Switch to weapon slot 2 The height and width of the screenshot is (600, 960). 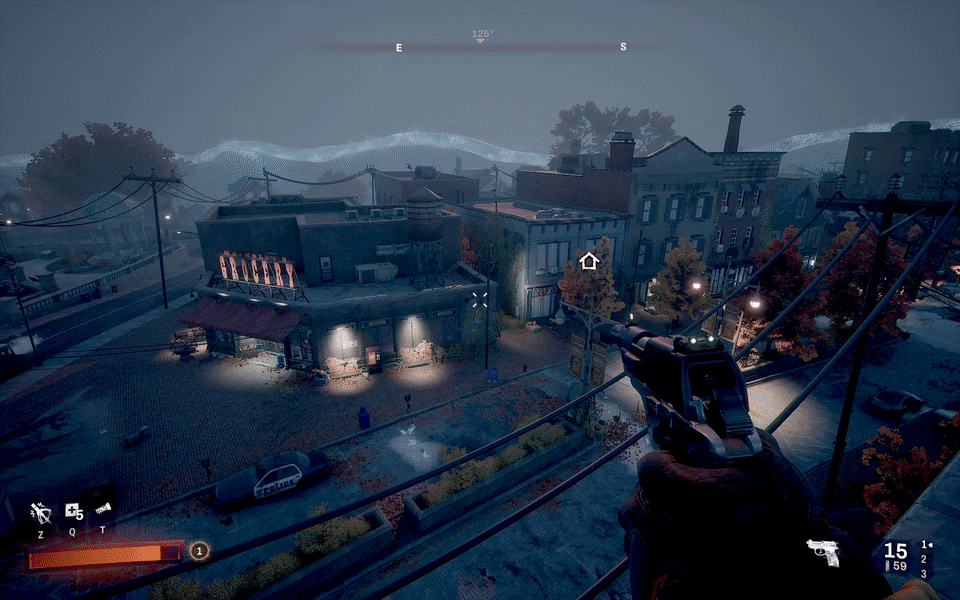pyautogui.click(x=923, y=559)
